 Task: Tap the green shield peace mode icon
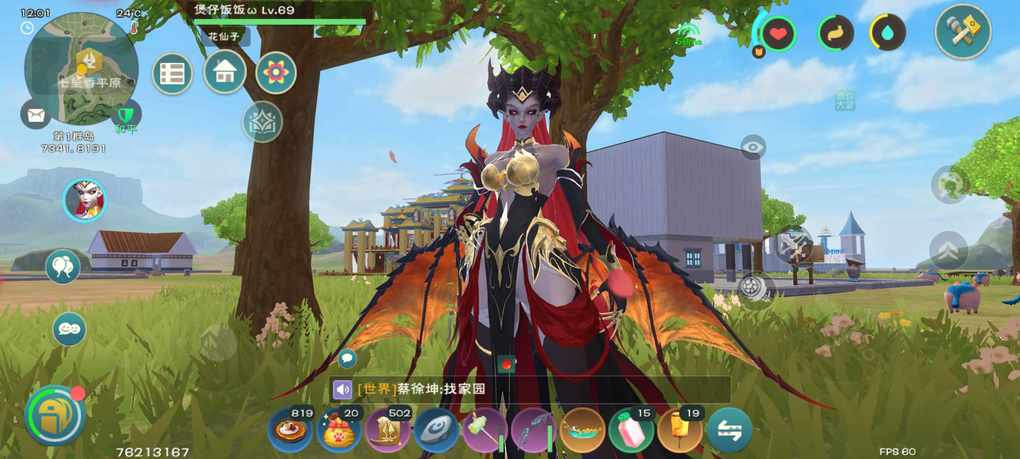(126, 114)
